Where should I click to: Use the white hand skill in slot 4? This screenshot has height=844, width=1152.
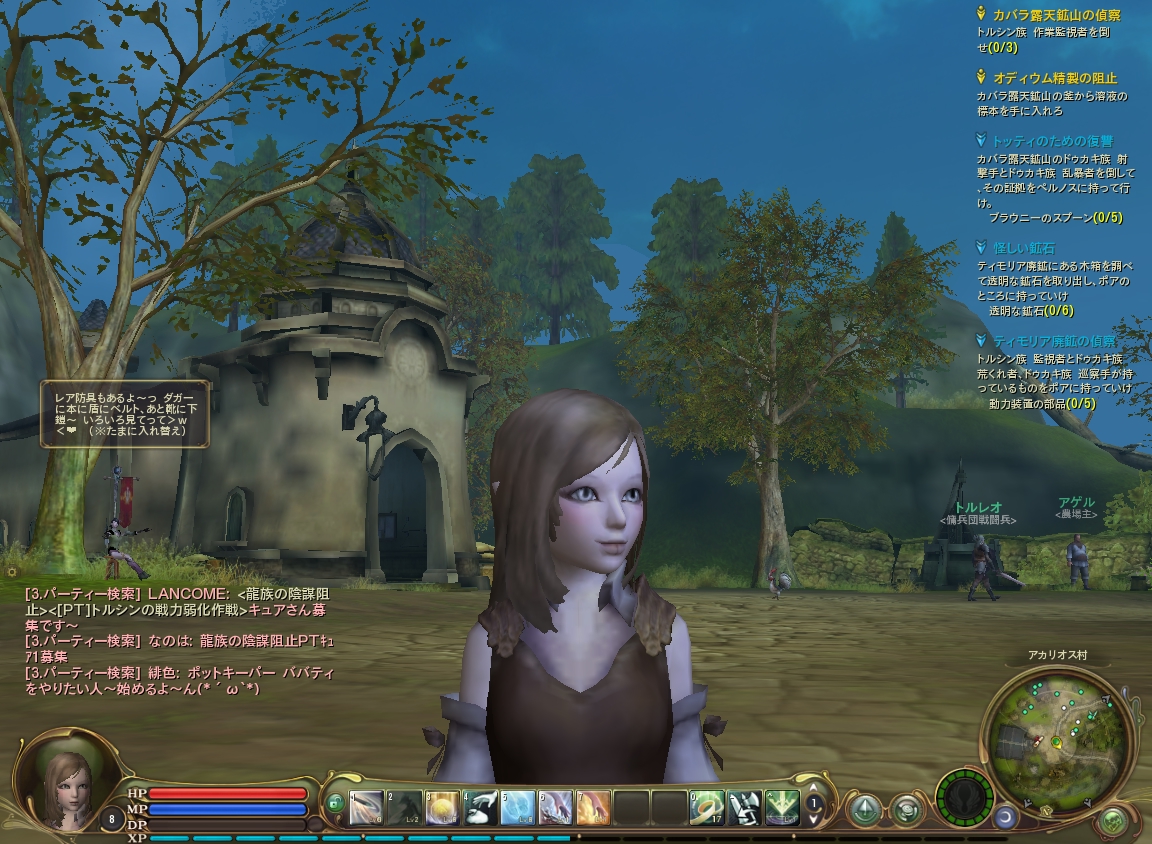point(480,807)
